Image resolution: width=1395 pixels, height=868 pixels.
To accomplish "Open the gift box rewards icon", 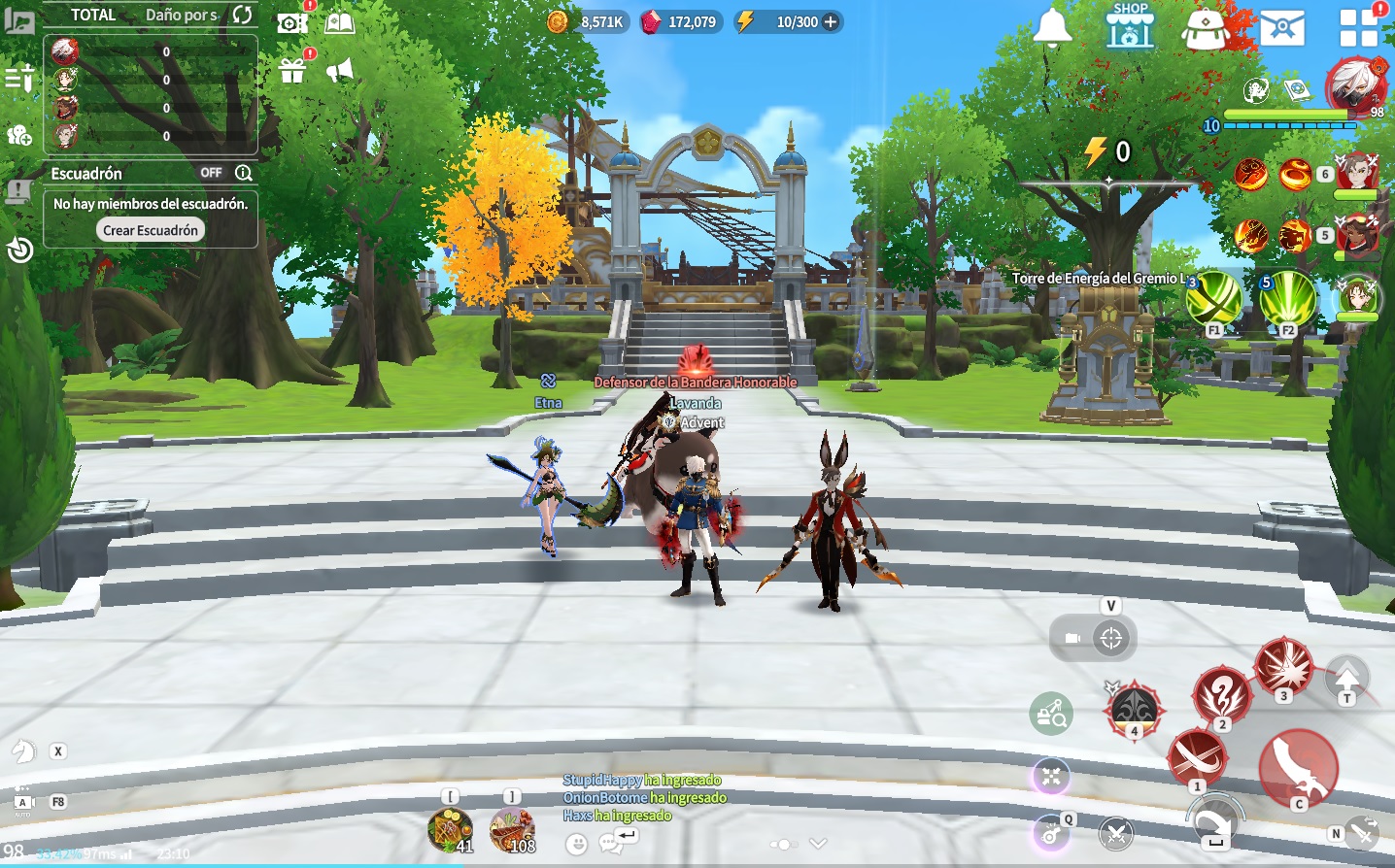I will (x=292, y=71).
